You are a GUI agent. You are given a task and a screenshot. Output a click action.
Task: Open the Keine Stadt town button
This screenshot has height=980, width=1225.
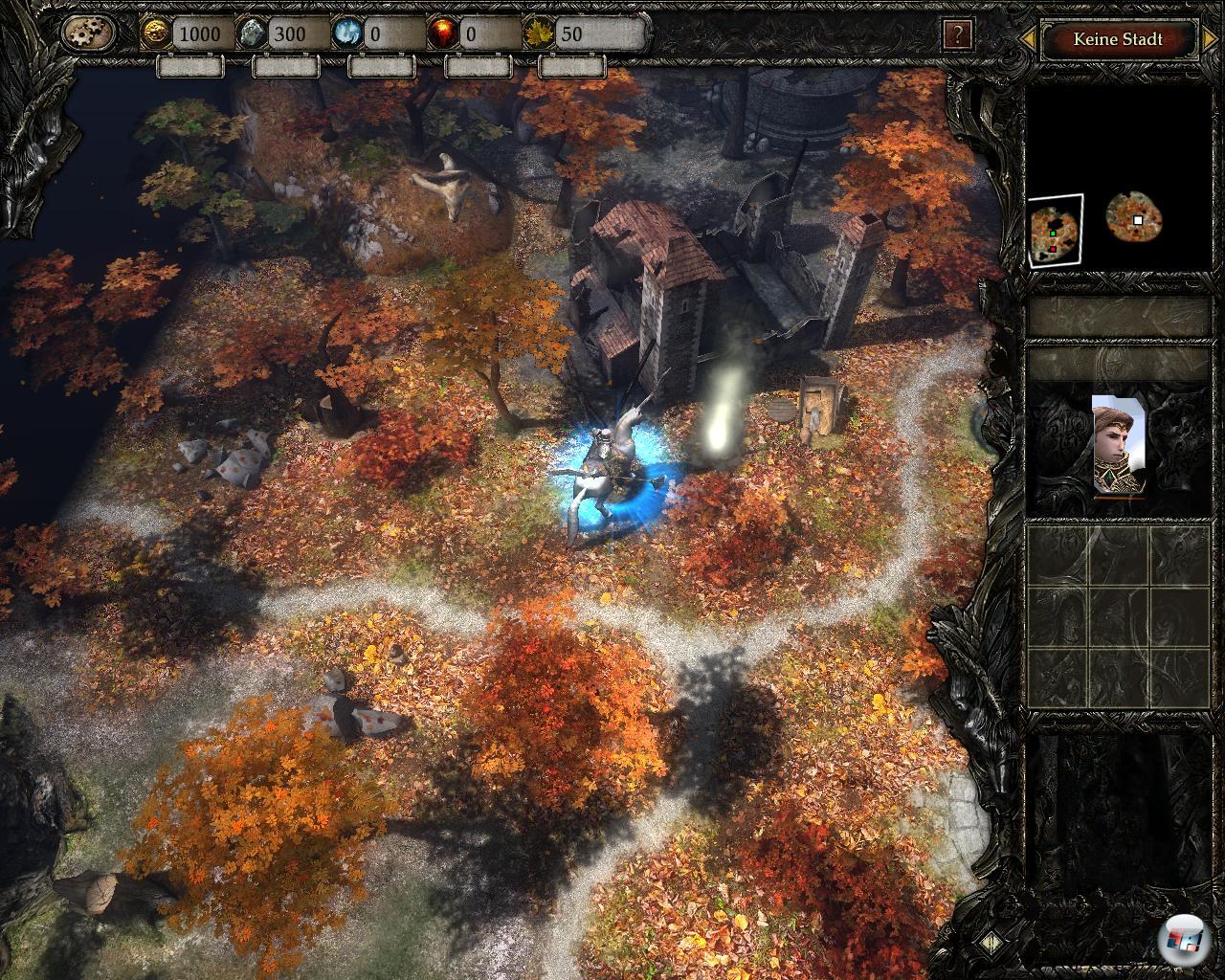pyautogui.click(x=1118, y=39)
